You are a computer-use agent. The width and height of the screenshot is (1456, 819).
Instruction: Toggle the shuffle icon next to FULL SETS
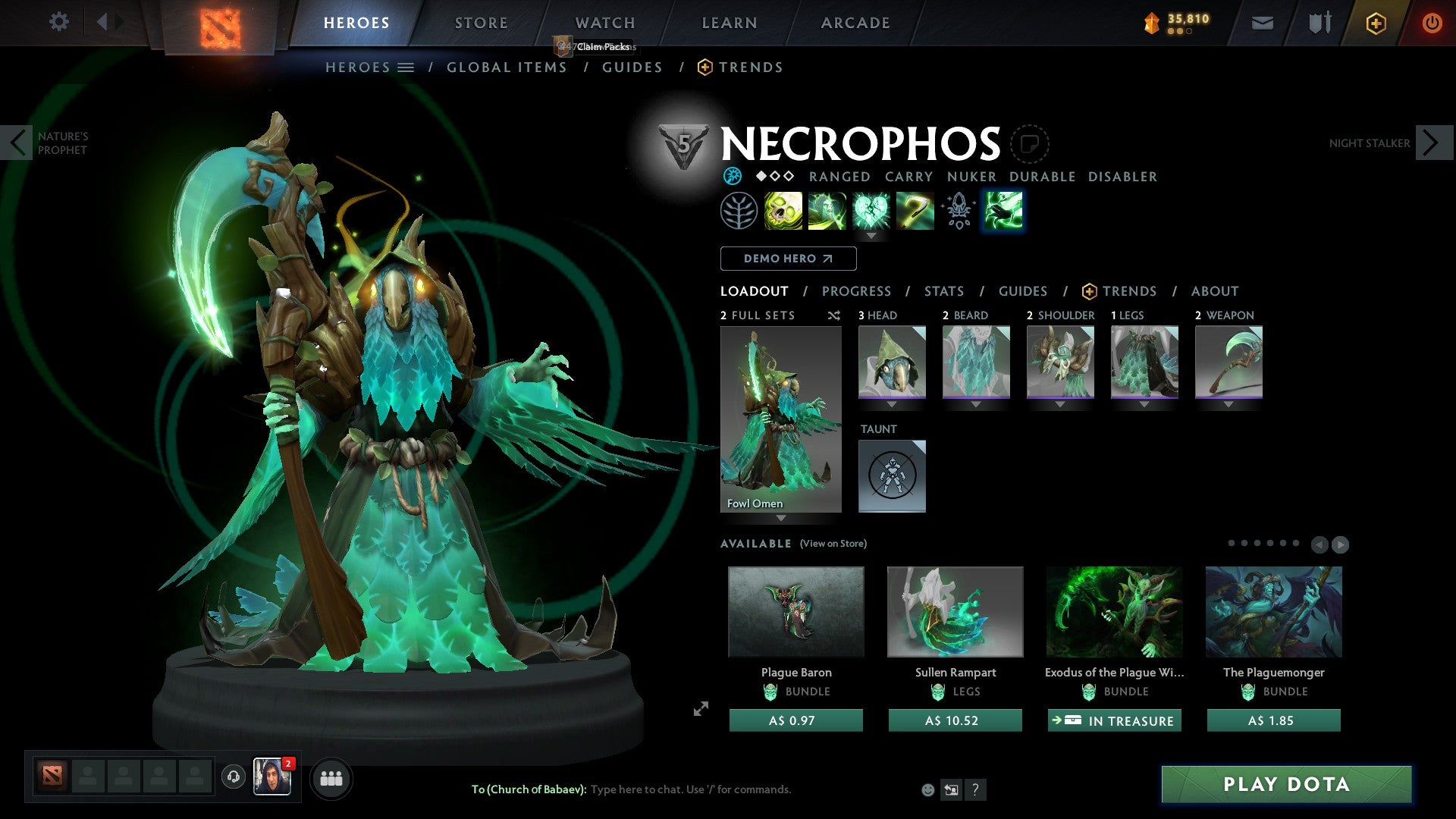click(833, 315)
